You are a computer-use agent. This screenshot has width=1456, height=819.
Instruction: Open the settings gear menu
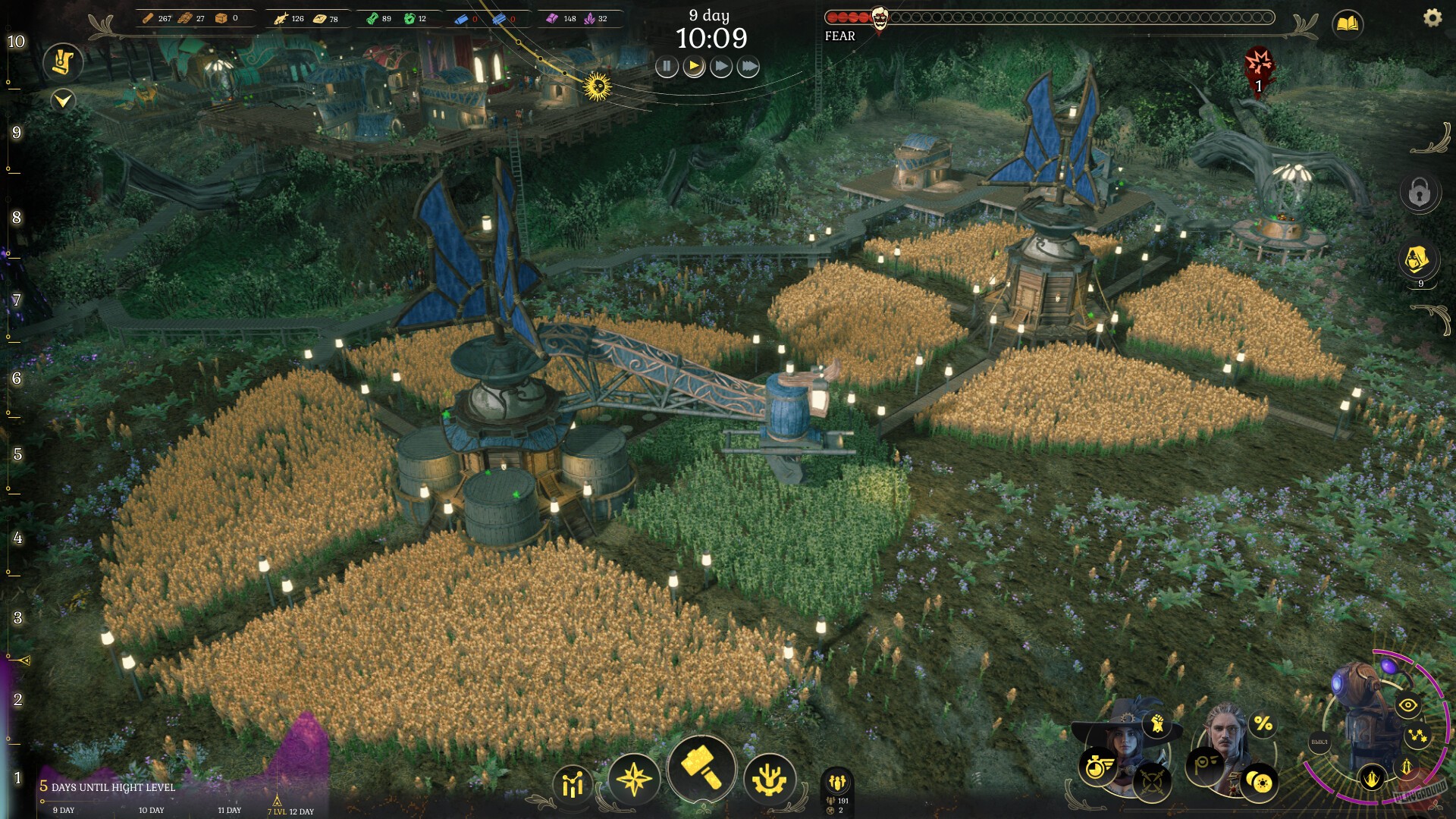1432,17
